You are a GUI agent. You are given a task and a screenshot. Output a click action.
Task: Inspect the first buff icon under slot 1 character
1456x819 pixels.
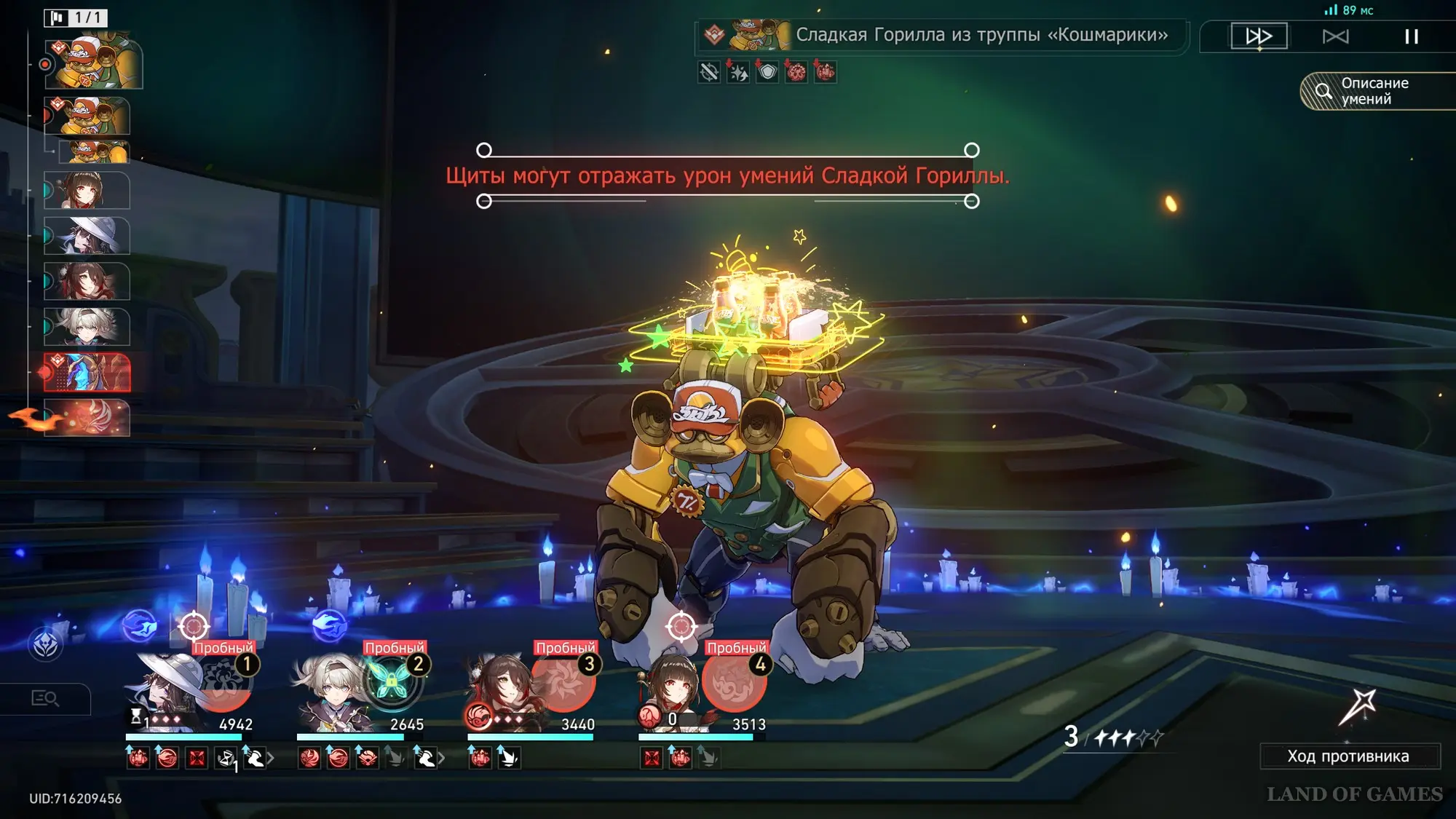tap(138, 759)
